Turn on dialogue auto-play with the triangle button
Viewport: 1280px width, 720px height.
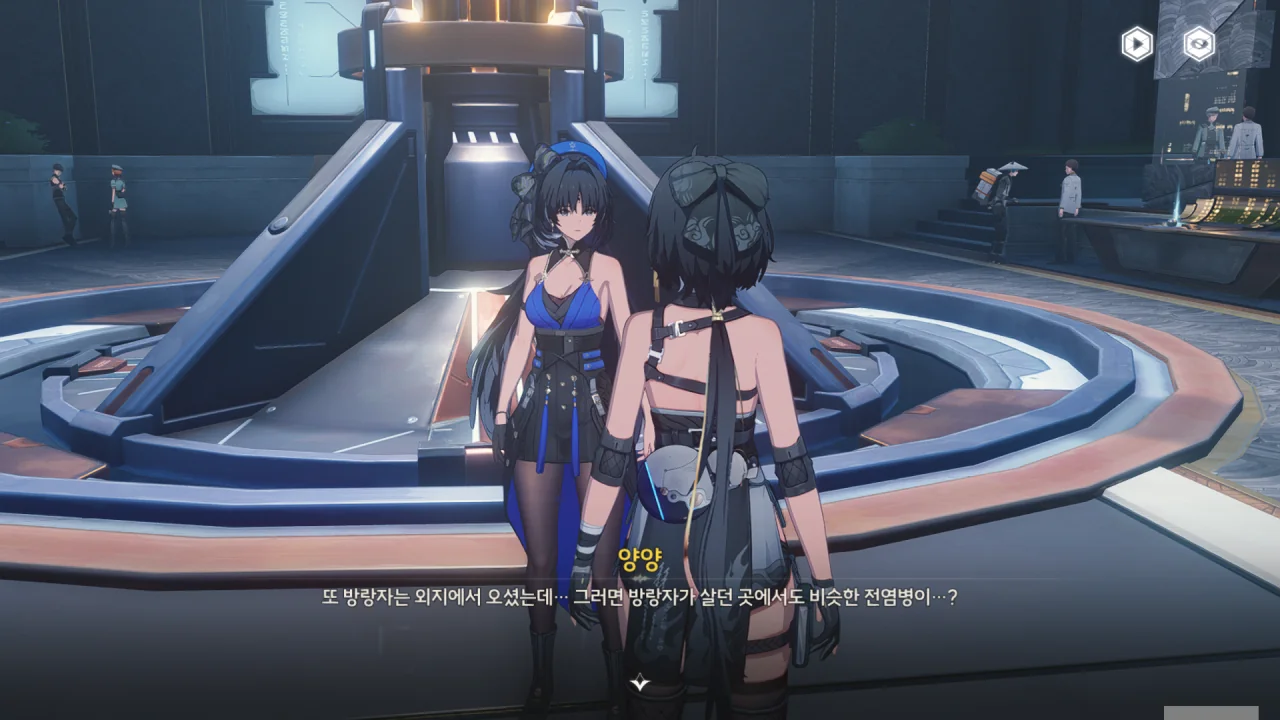pyautogui.click(x=1137, y=44)
